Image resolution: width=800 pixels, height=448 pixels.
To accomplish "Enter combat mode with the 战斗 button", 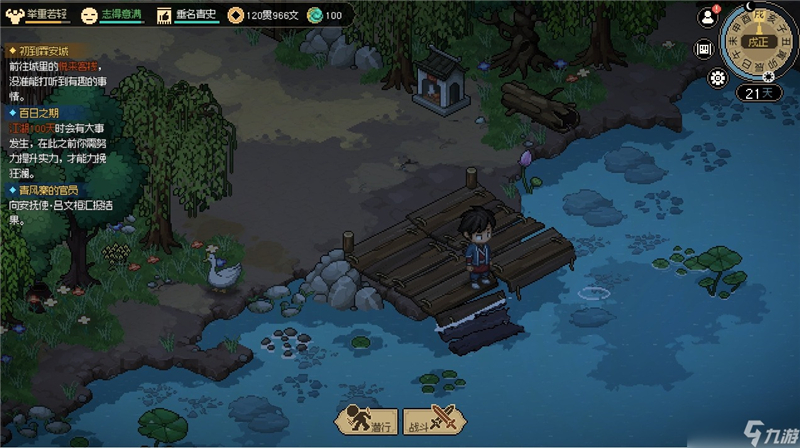I will click(x=435, y=421).
